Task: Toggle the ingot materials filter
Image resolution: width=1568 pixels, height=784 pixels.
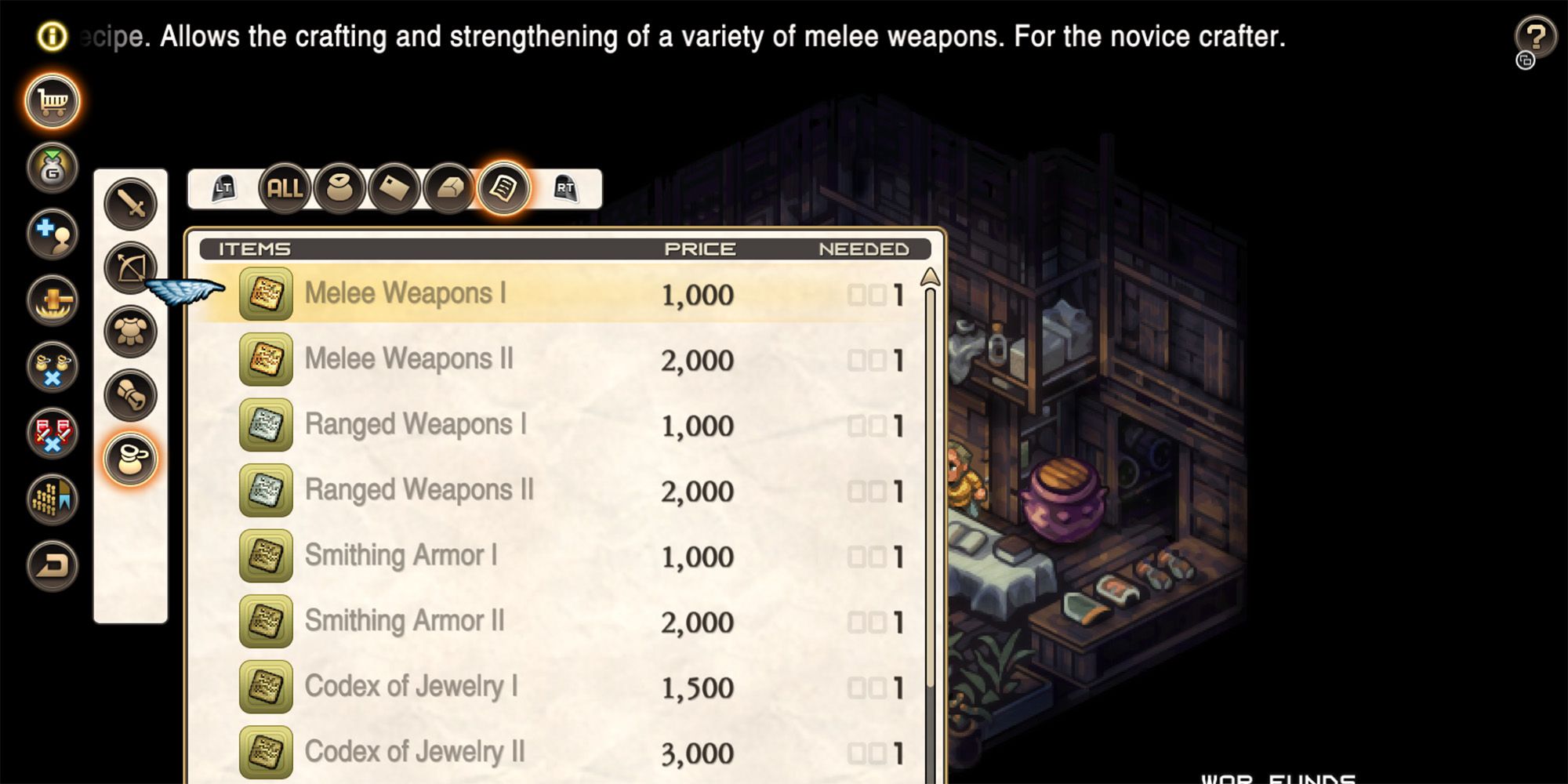Action: 448,188
